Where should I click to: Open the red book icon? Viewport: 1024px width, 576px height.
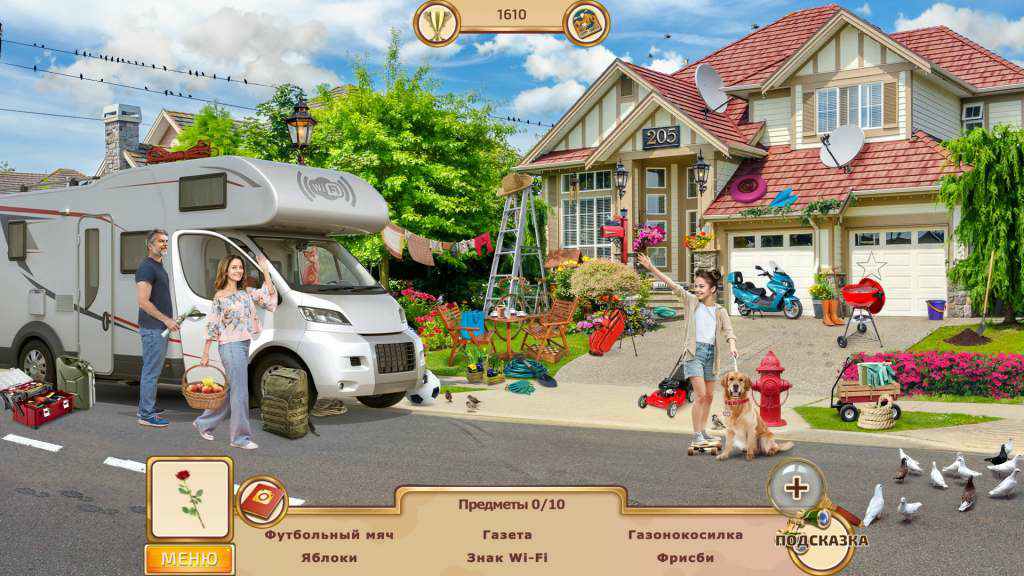(262, 501)
